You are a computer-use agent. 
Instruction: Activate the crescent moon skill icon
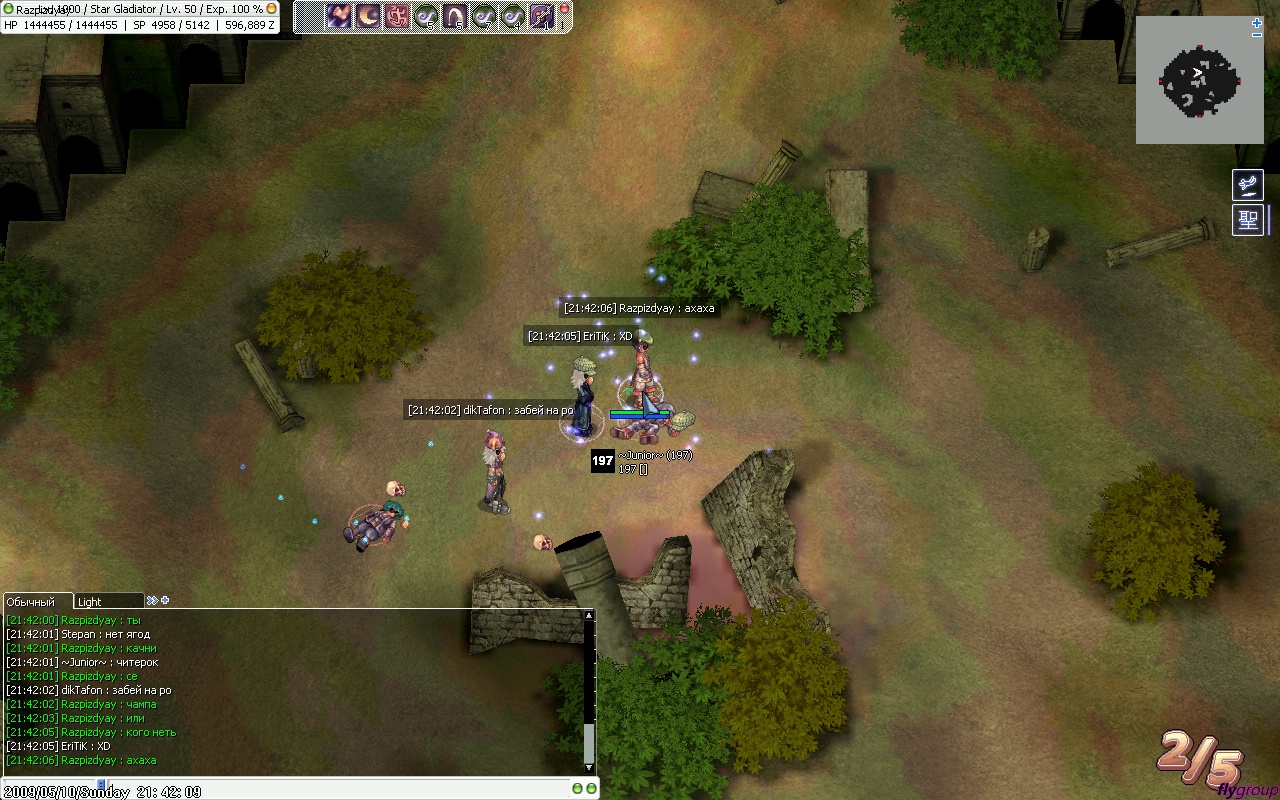pyautogui.click(x=368, y=16)
